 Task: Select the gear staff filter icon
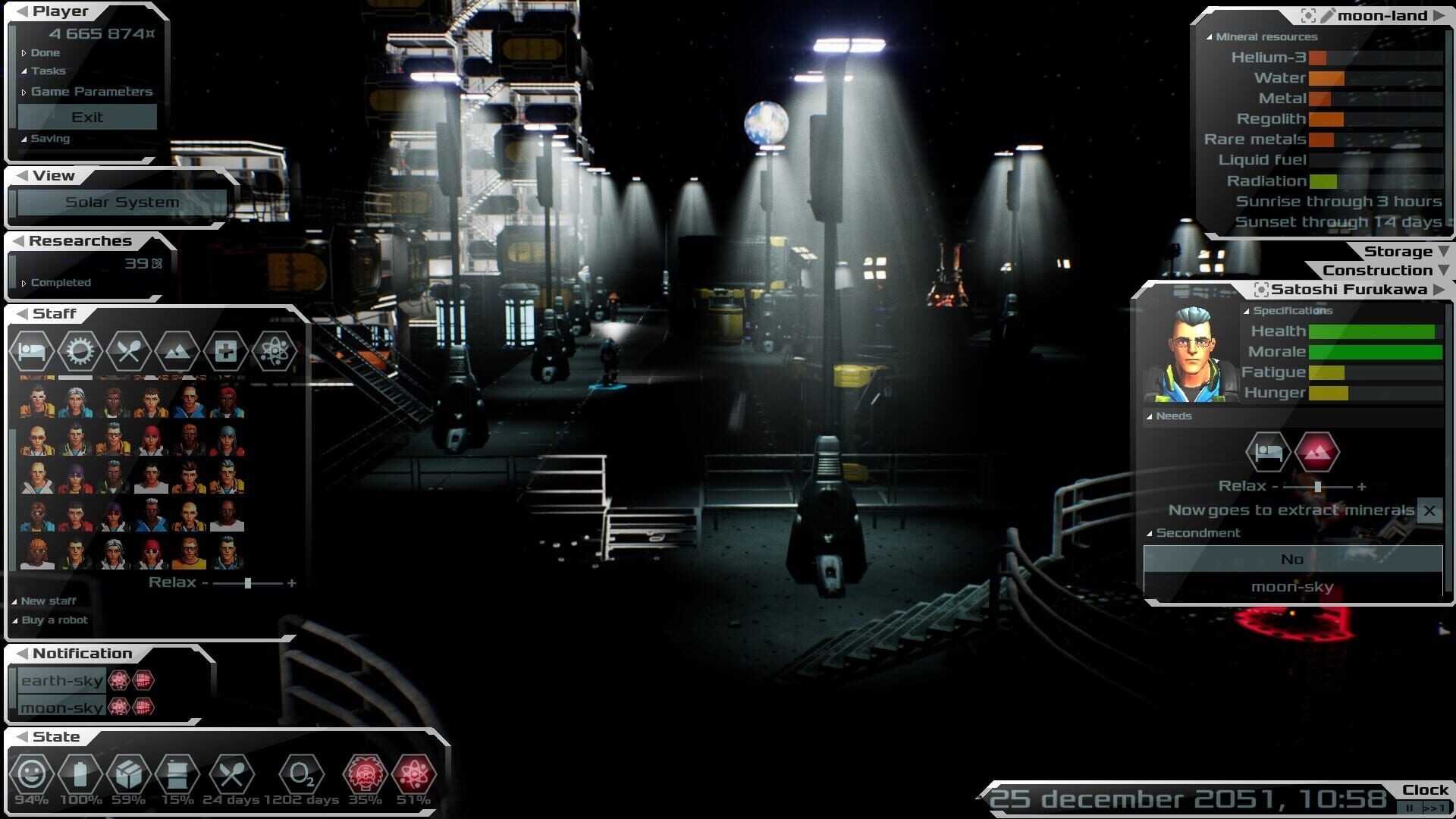coord(80,351)
